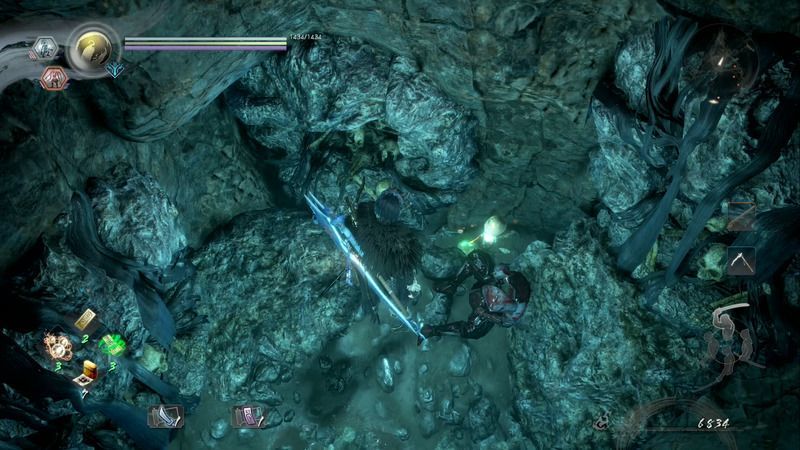Viewport: 800px width, 450px height.
Task: Activate the grey hexagonal yokai ability
Action: [x=45, y=48]
